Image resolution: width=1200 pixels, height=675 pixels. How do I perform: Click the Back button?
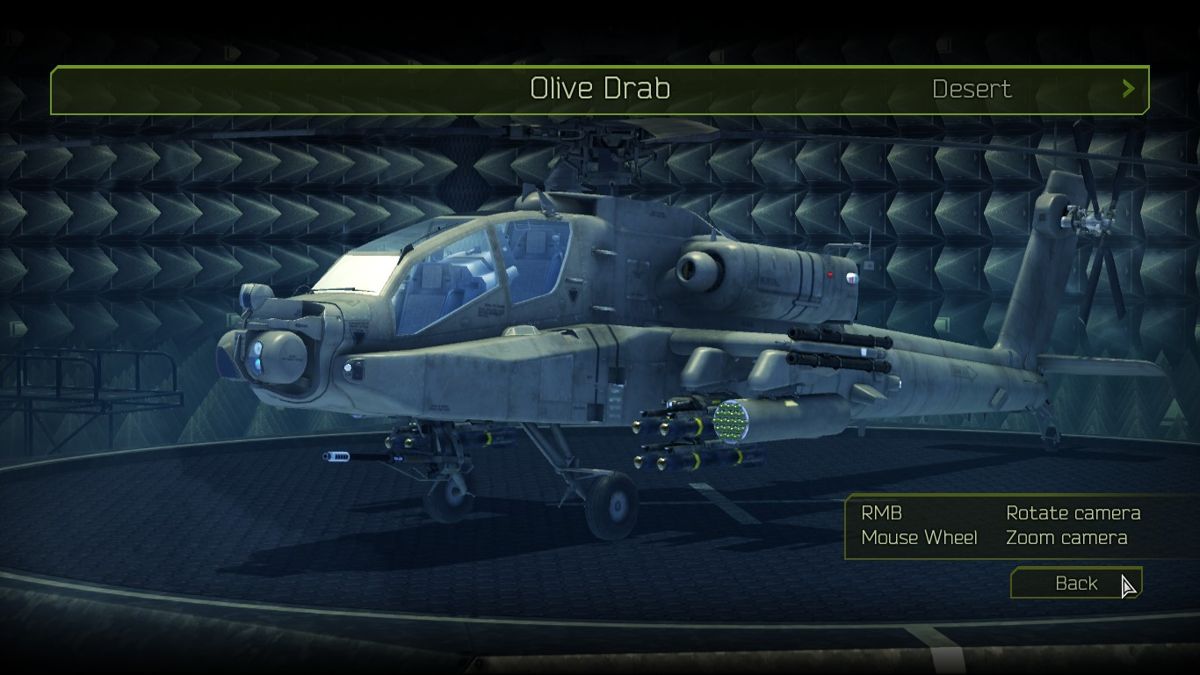1075,583
